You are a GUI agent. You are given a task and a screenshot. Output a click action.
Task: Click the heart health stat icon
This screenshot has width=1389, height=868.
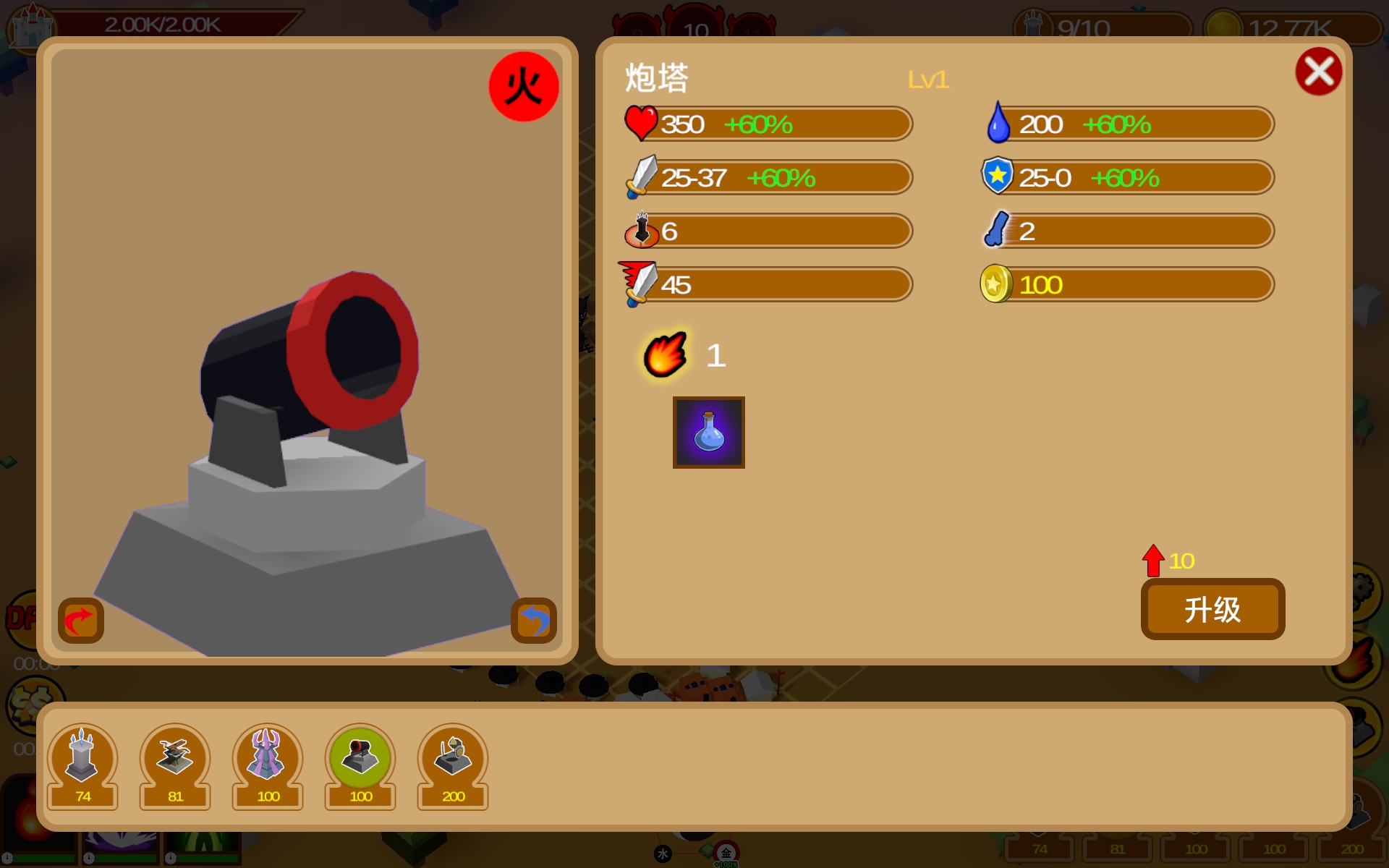[x=641, y=122]
